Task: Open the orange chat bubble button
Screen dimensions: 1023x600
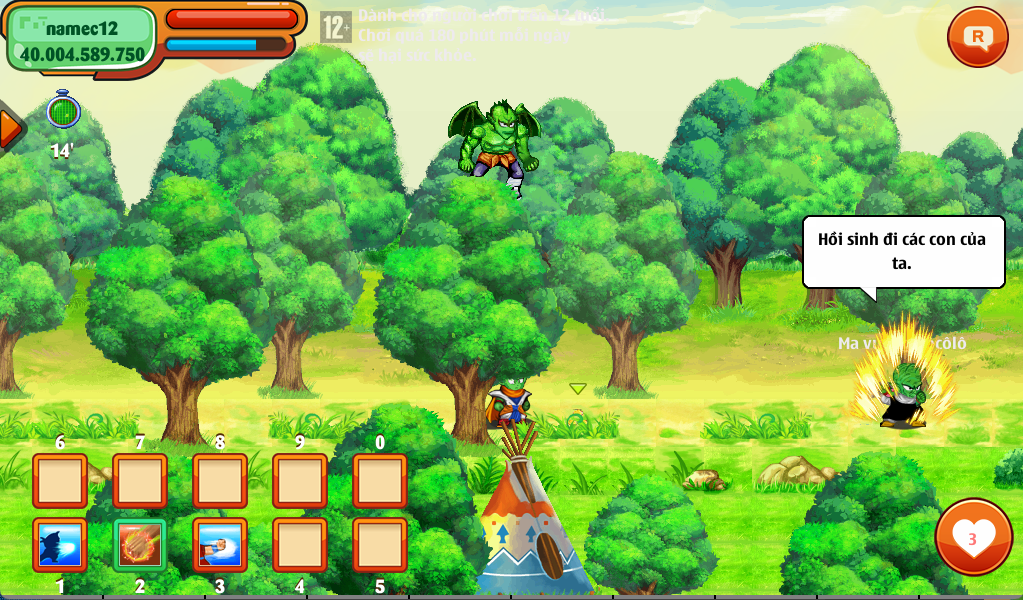Action: 977,37
